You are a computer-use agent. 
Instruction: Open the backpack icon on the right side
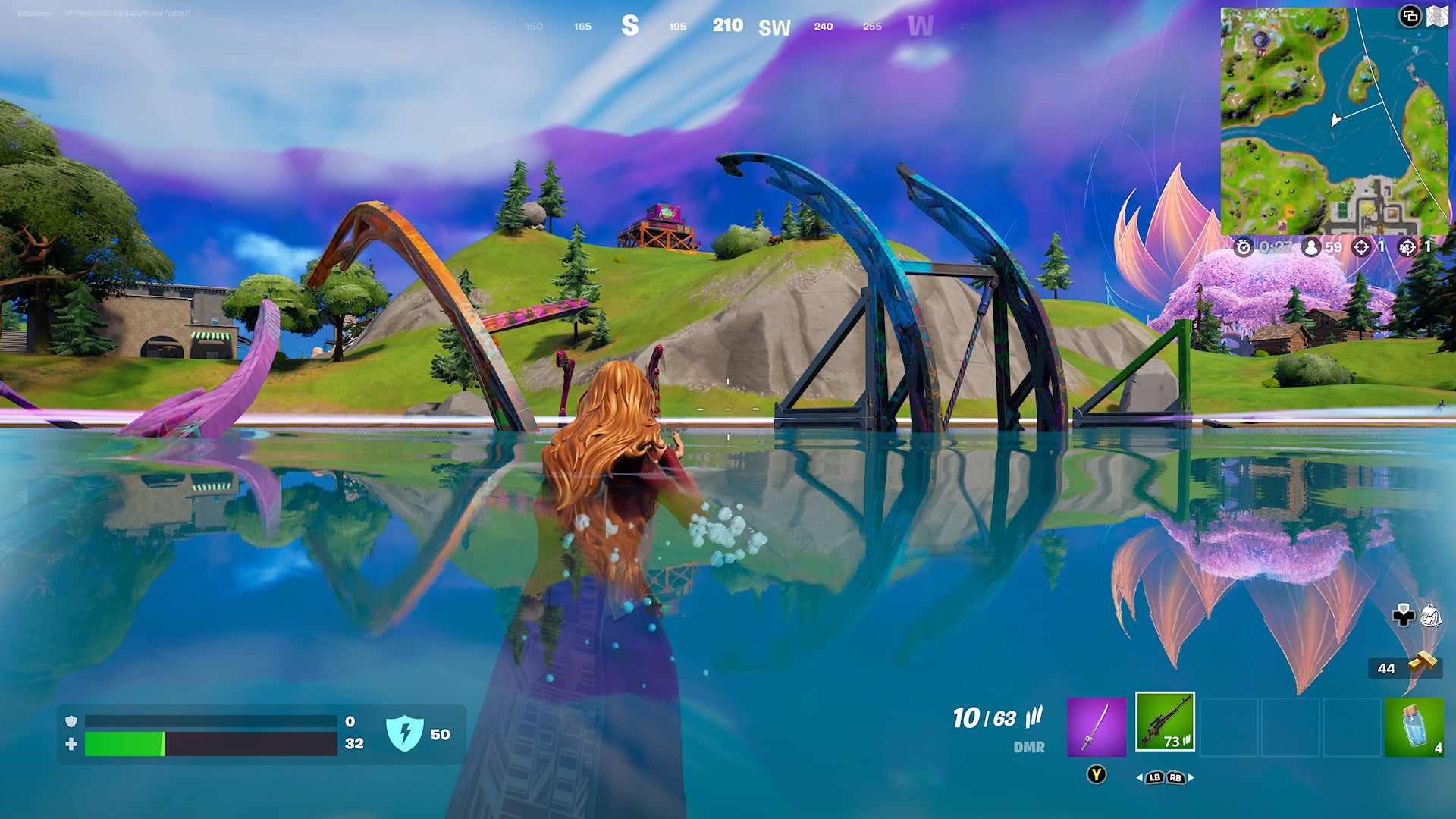(x=1431, y=616)
